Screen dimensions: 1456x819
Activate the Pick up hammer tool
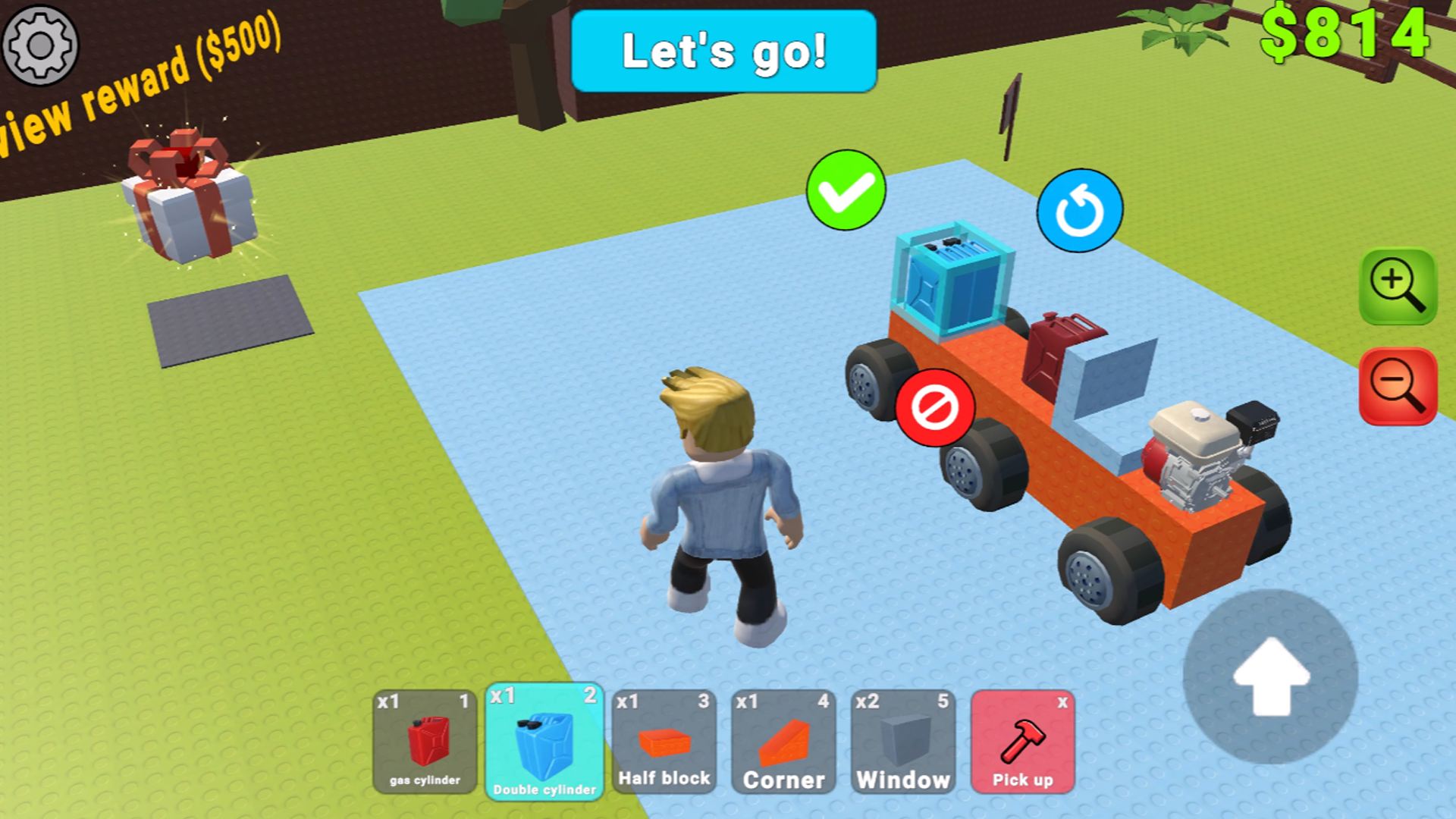point(1023,743)
